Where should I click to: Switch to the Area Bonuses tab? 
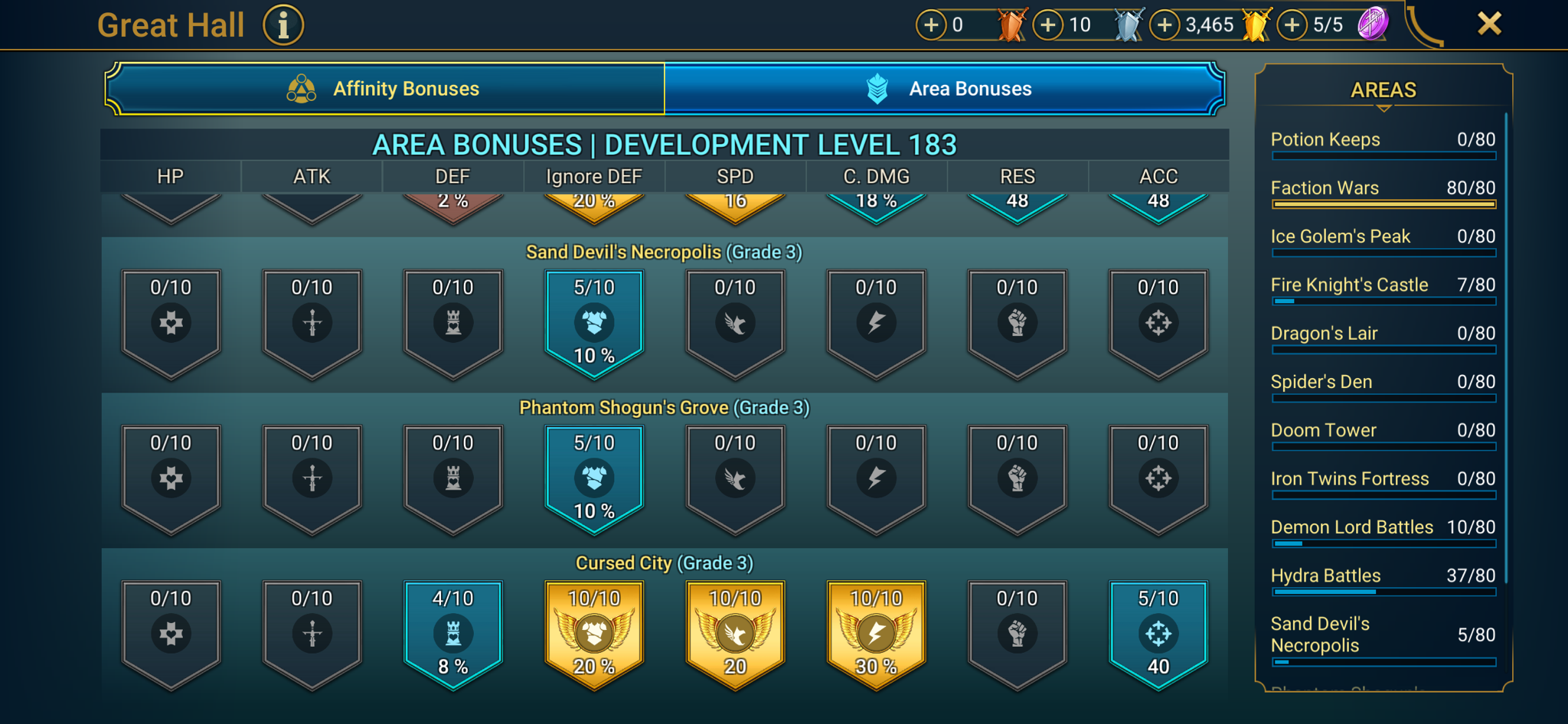click(943, 88)
